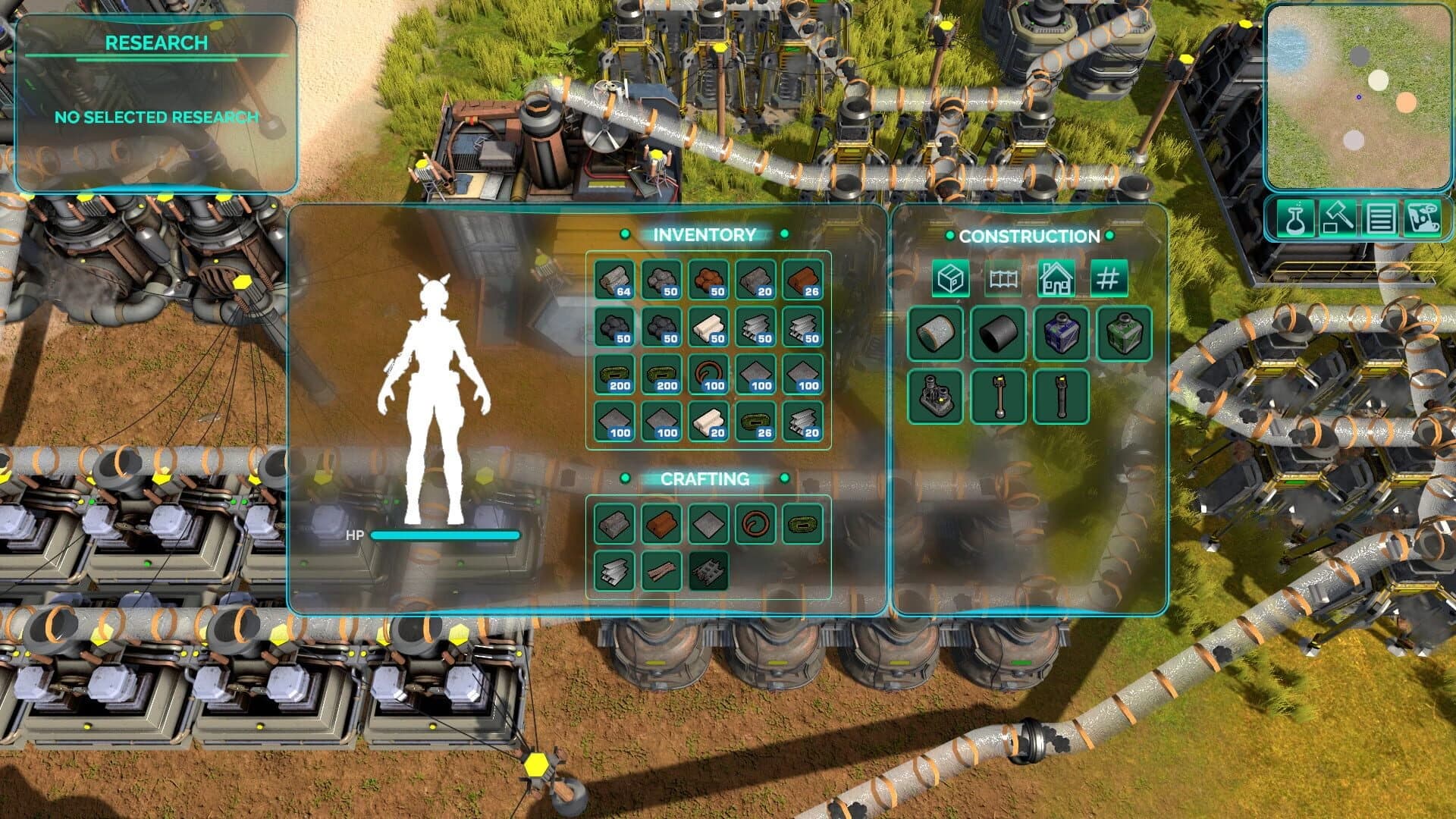The width and height of the screenshot is (1456, 819).
Task: Select the copper ore stack in inventory
Action: 708,280
